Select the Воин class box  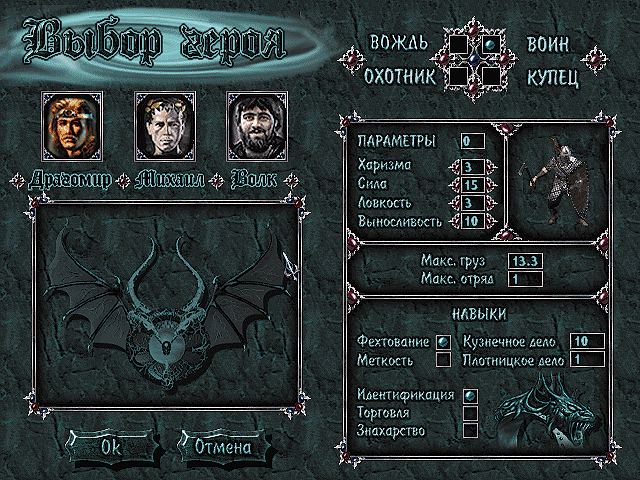490,44
